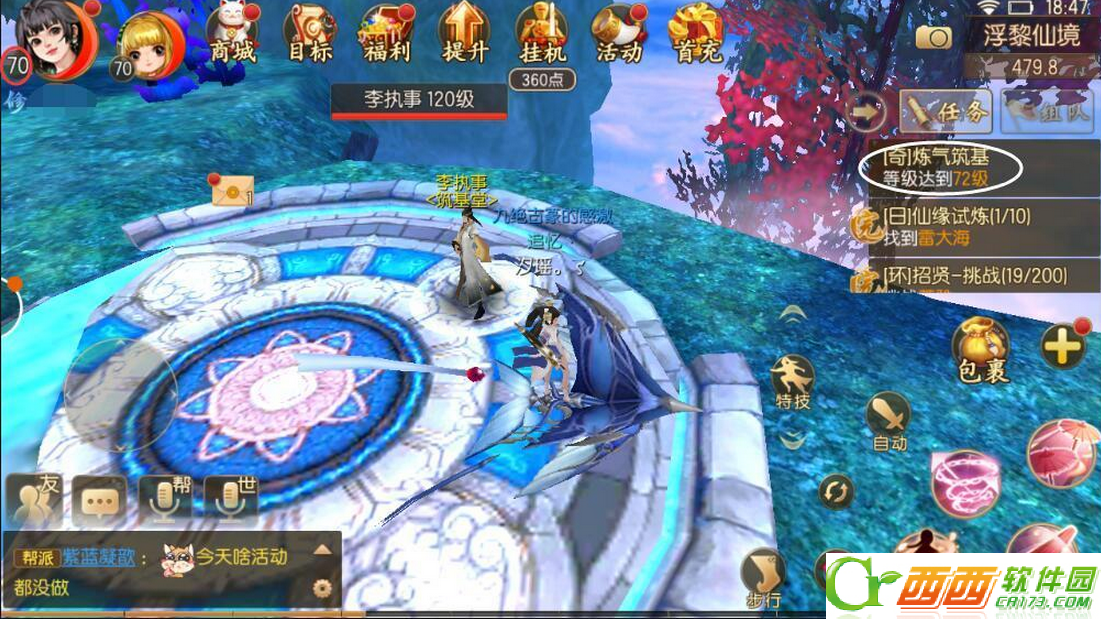Select the 仙缘试炼 daily quest
This screenshot has height=619, width=1101.
955,226
